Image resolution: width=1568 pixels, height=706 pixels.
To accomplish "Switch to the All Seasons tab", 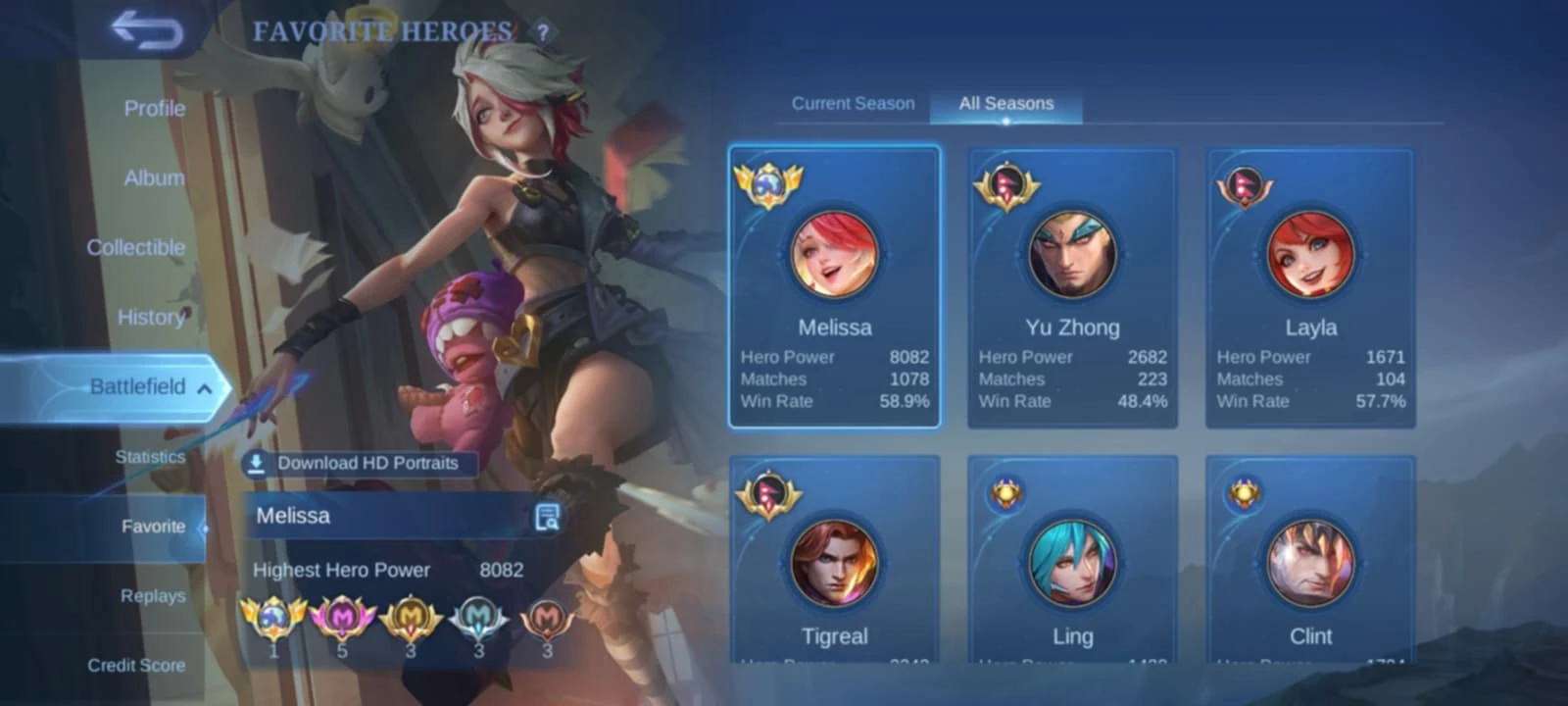I will click(1005, 104).
